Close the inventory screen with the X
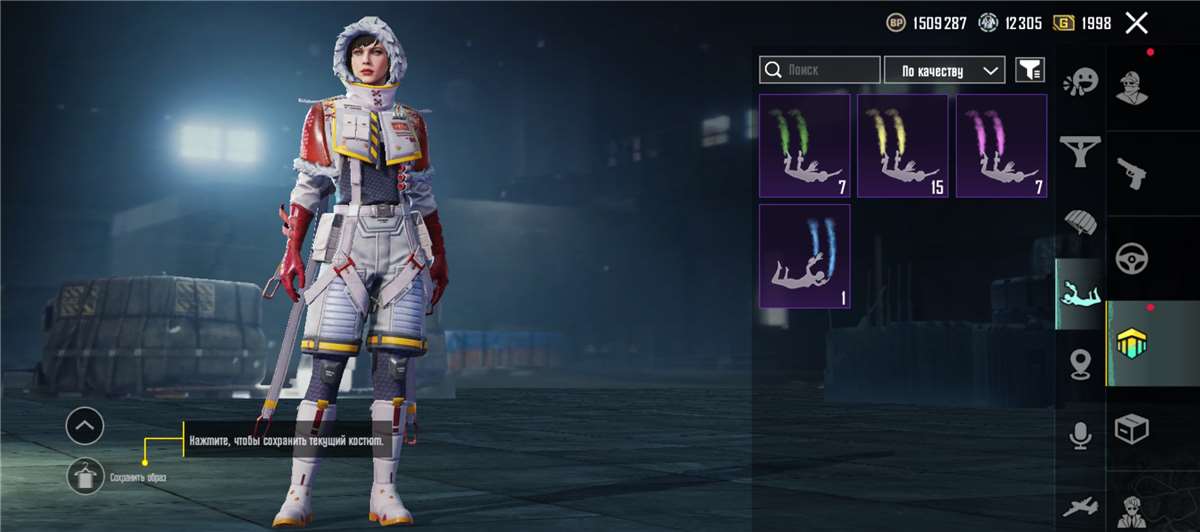The image size is (1200, 532). pyautogui.click(x=1136, y=23)
